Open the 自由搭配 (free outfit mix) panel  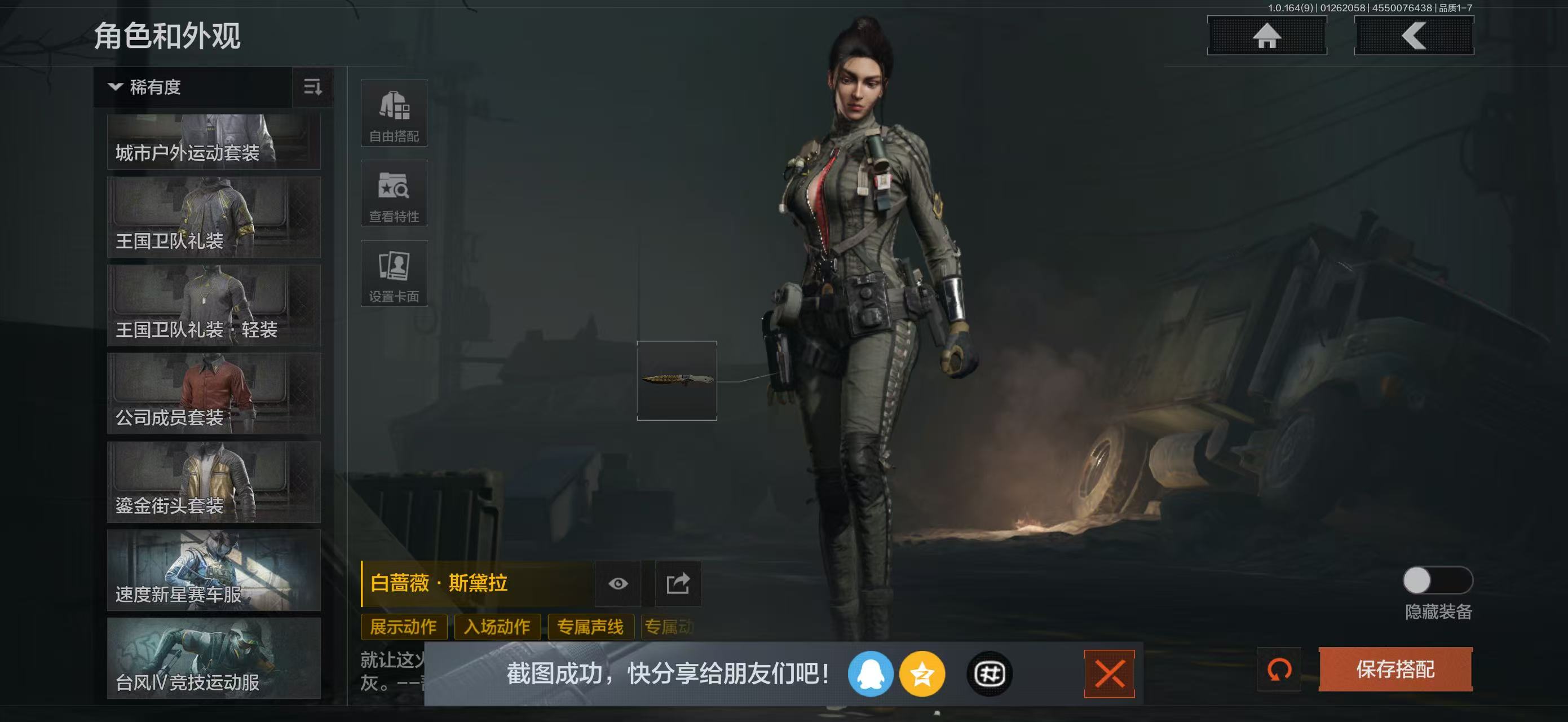394,113
